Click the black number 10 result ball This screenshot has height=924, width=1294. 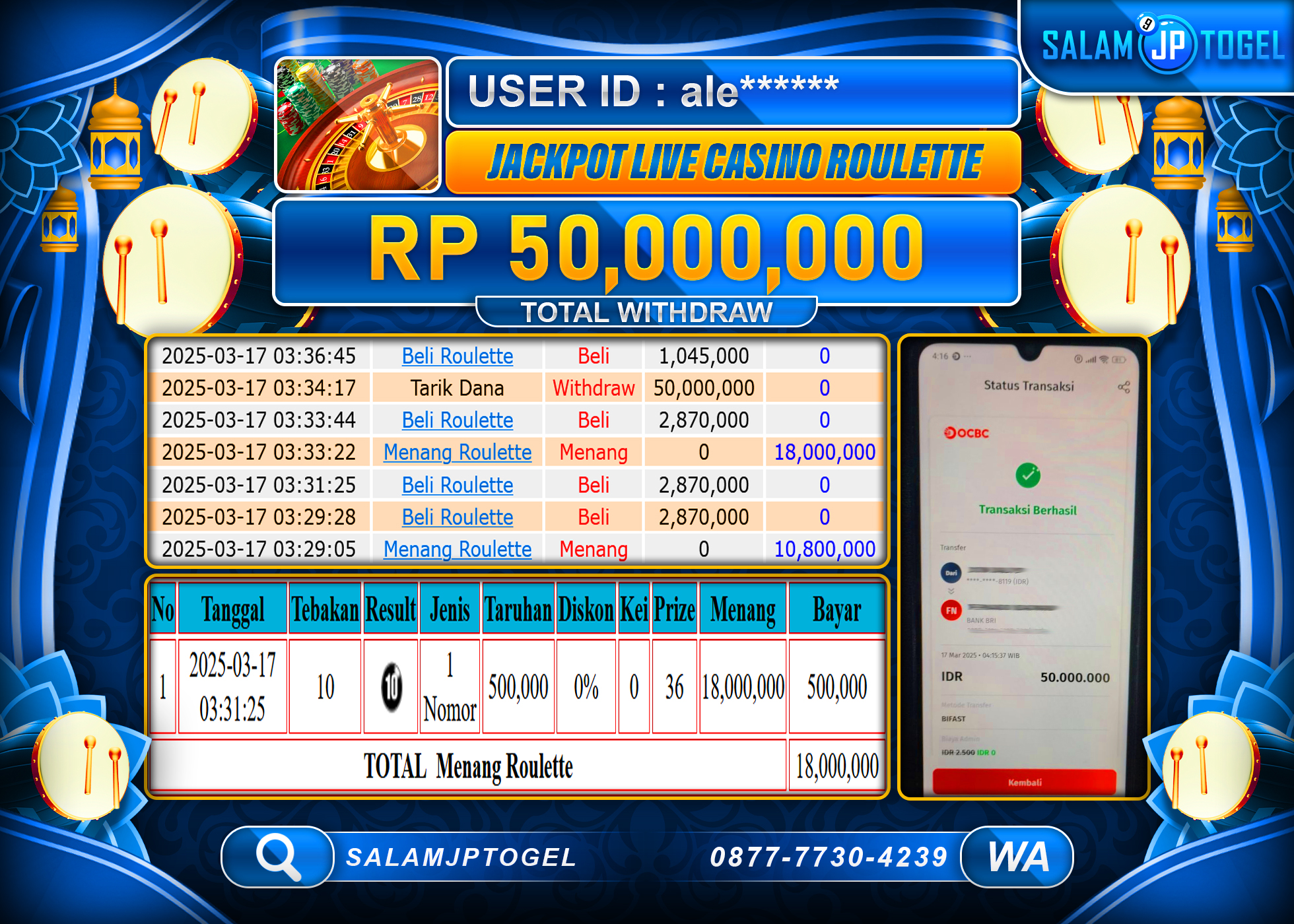391,685
